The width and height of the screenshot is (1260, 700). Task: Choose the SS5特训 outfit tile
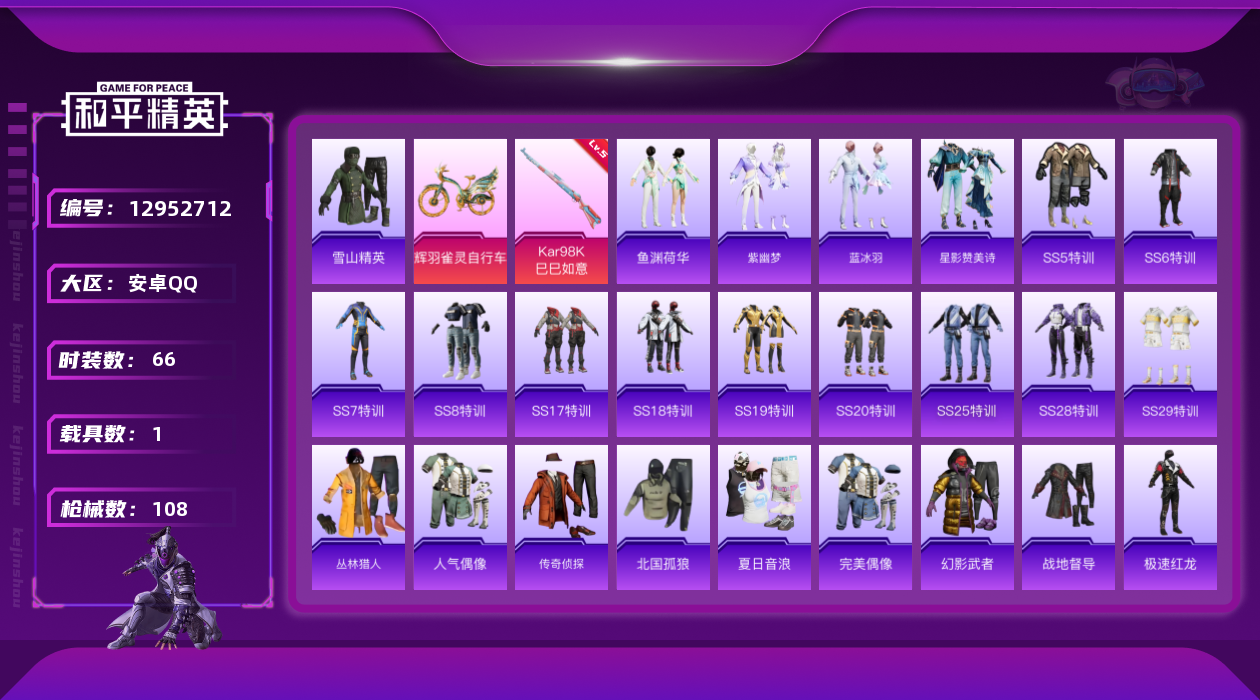(1068, 211)
